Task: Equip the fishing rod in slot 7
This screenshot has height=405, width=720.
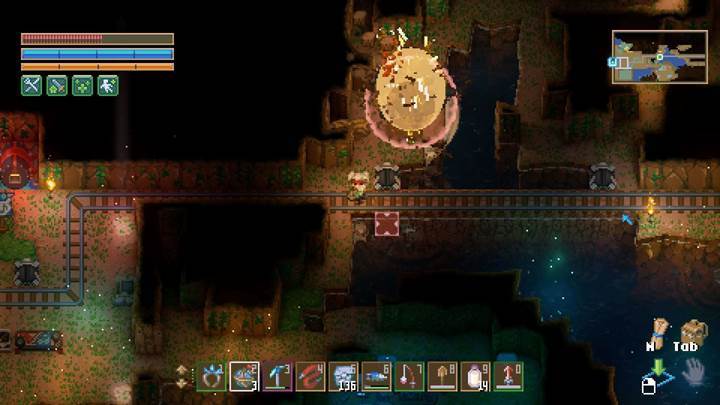Action: [x=410, y=376]
